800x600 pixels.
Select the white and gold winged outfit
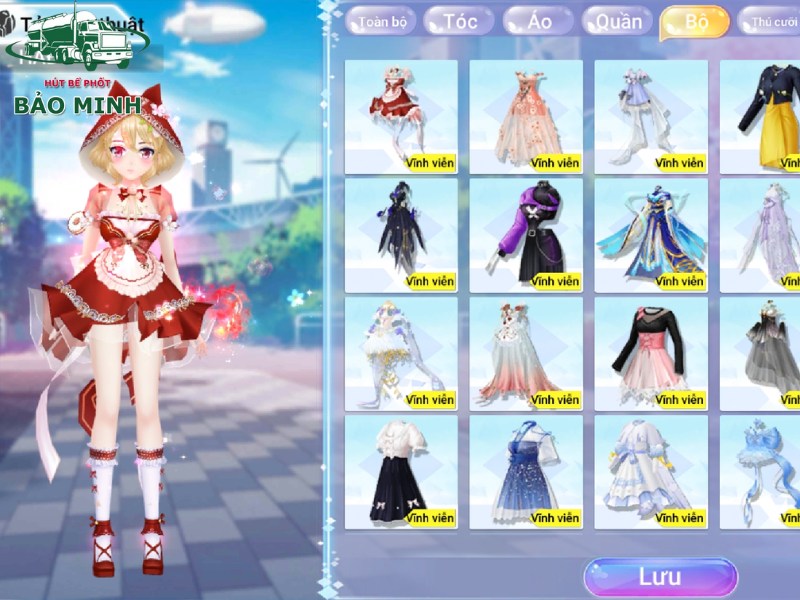pyautogui.click(x=401, y=352)
